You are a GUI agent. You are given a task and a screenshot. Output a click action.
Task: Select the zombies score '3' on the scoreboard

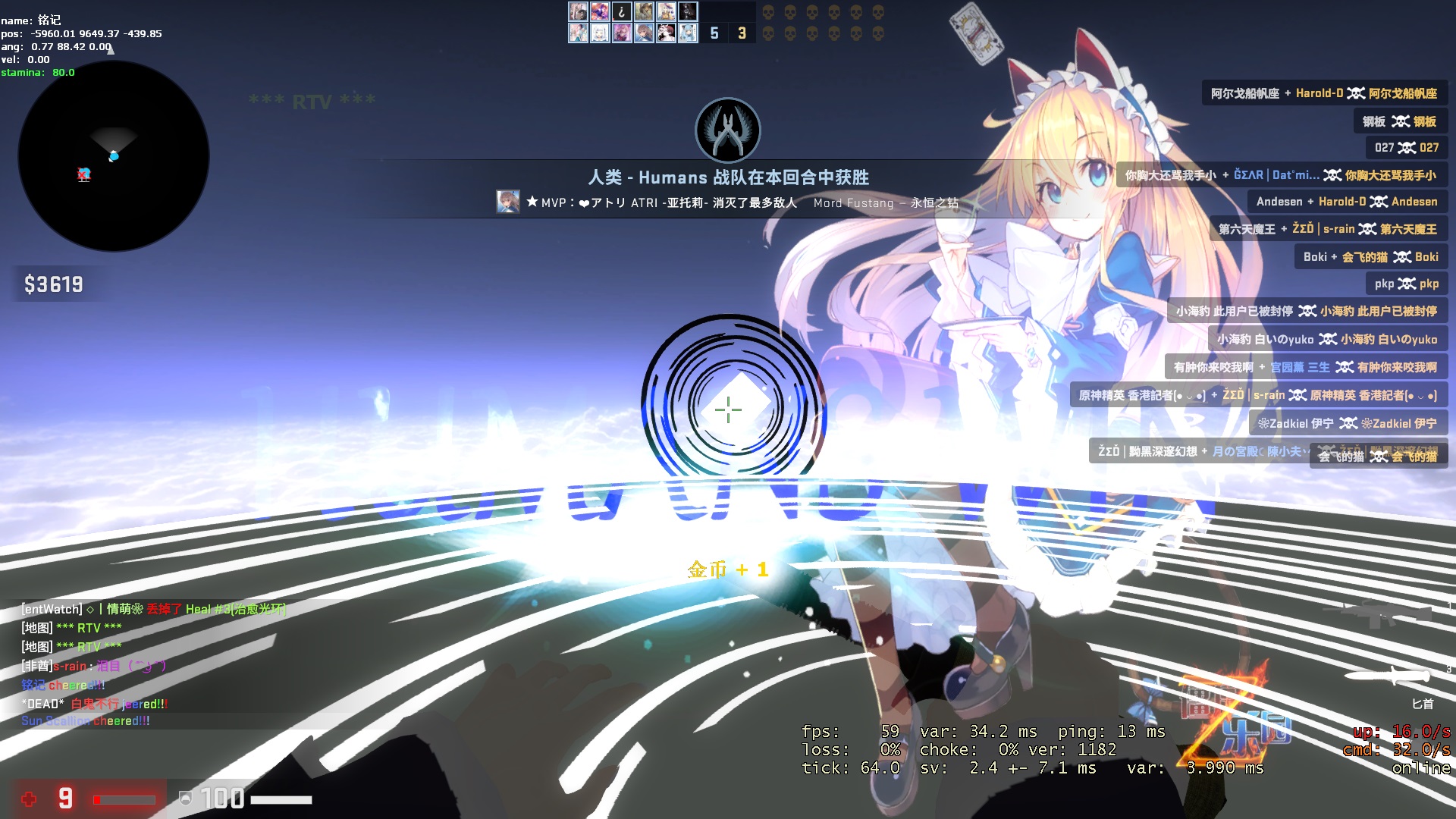coord(741,33)
